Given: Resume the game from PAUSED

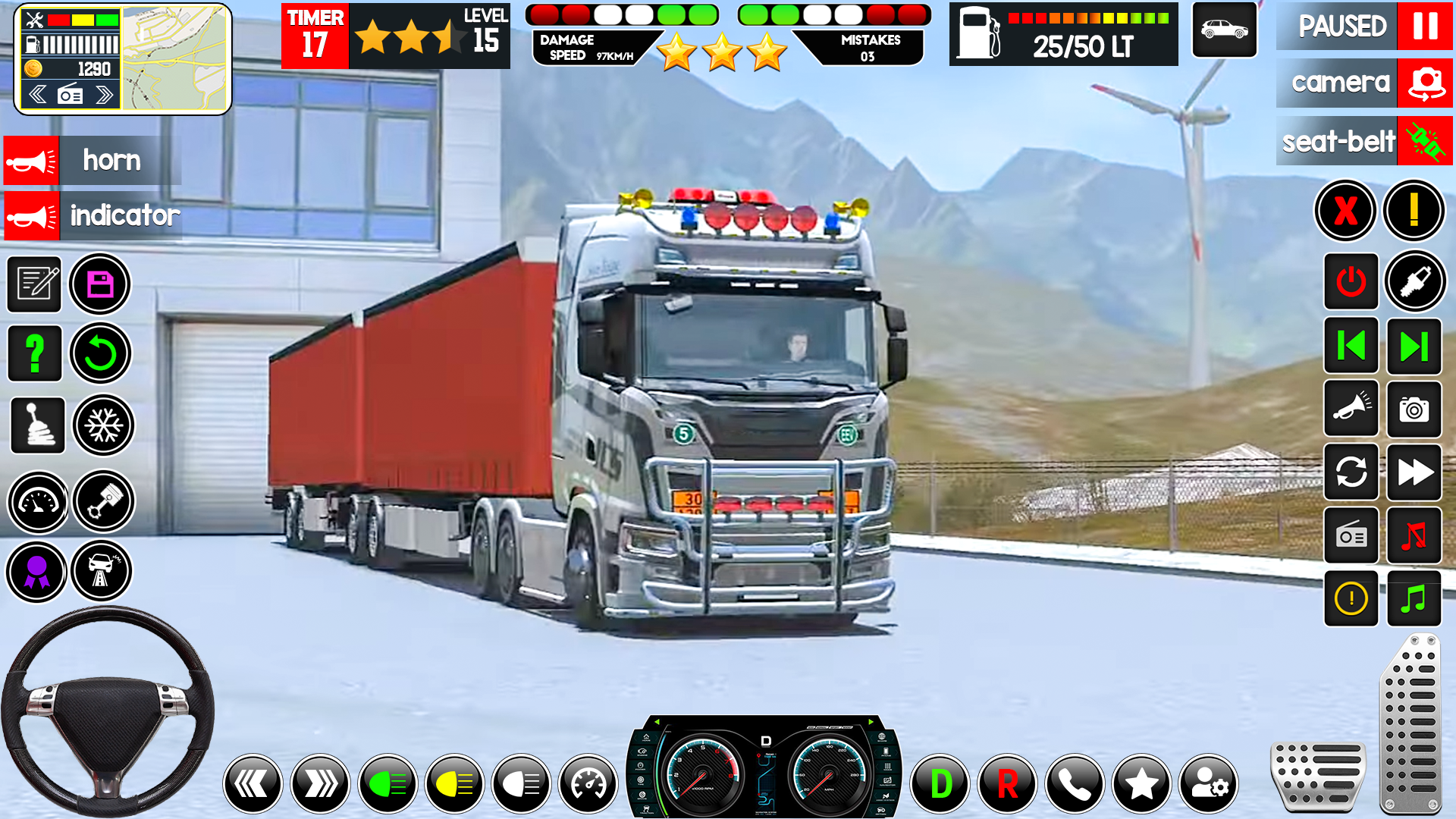Looking at the screenshot, I should pyautogui.click(x=1363, y=28).
